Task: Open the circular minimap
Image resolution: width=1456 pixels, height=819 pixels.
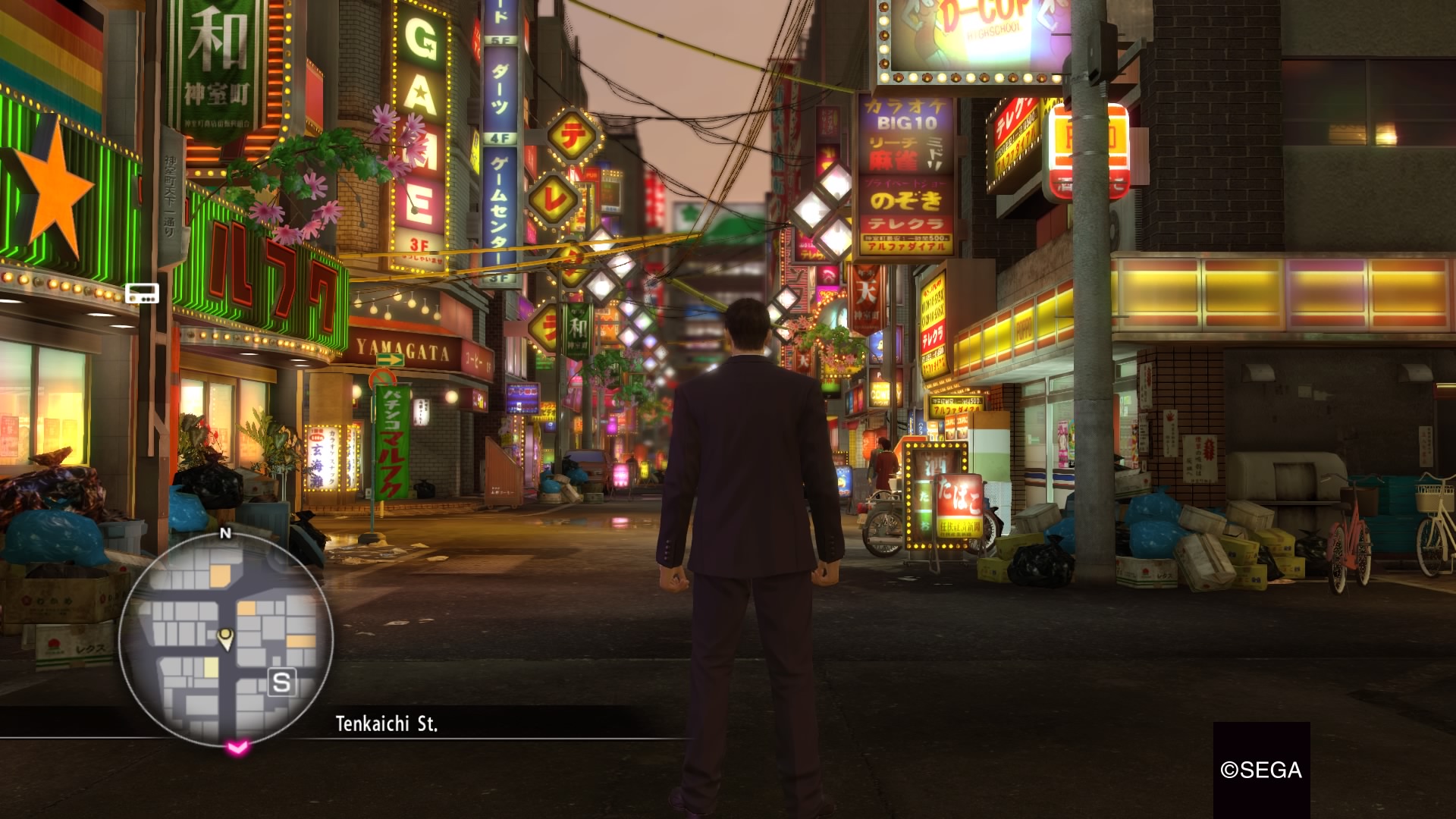Action: [225, 638]
